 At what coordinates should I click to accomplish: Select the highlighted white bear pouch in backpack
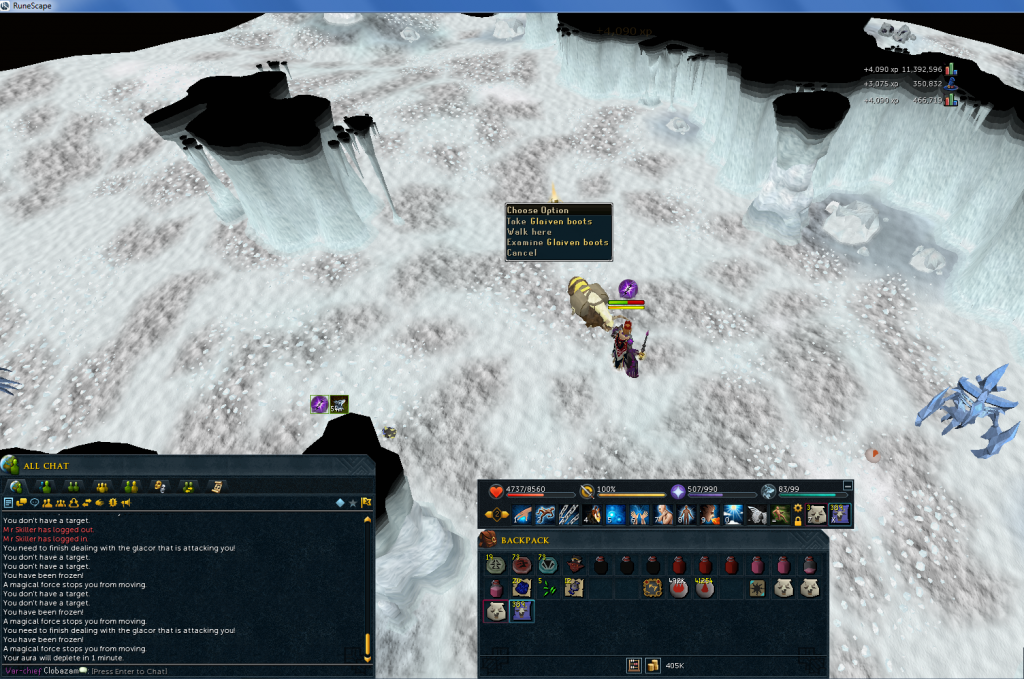(x=494, y=611)
